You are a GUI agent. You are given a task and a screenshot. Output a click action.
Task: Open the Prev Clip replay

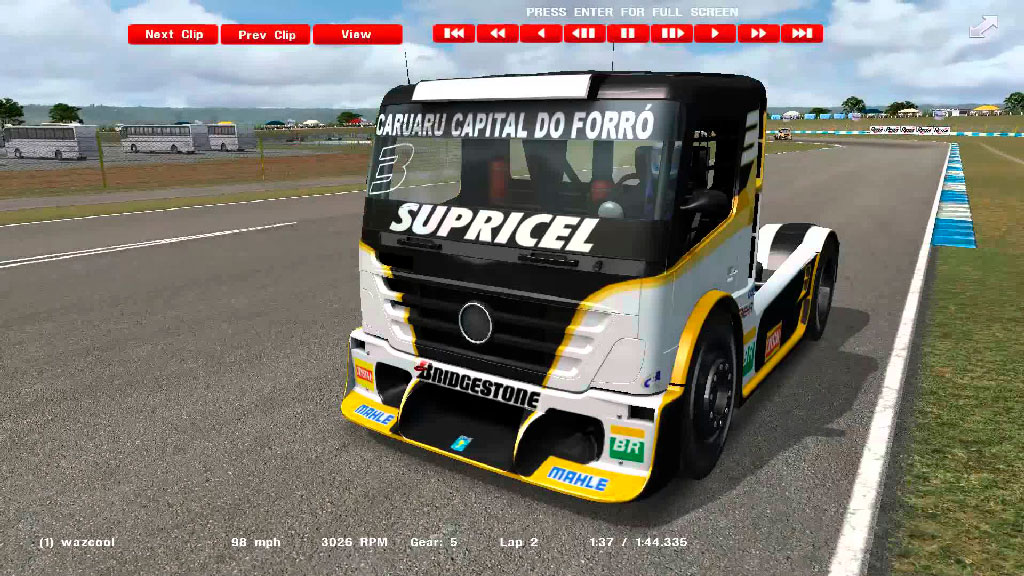click(x=266, y=34)
